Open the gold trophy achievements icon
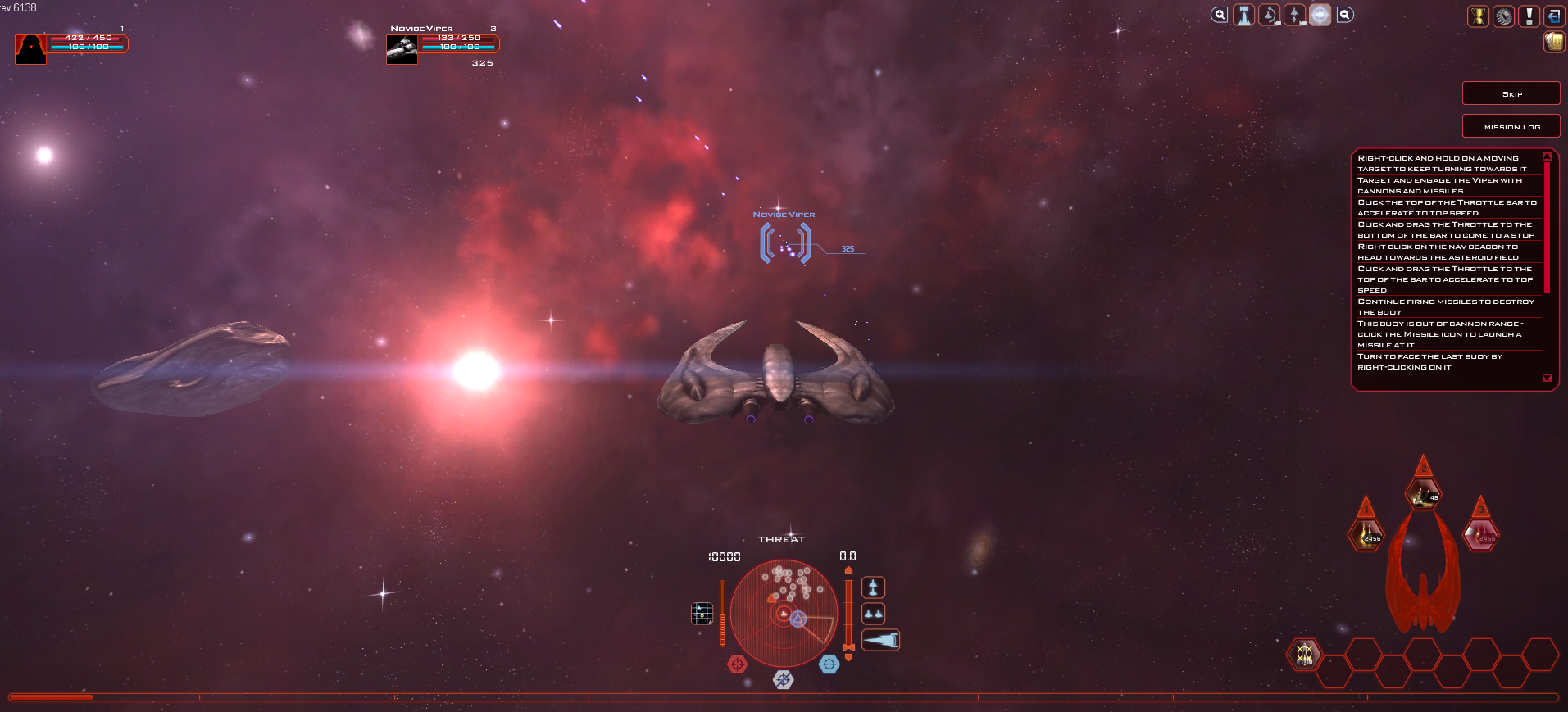 pos(1478,16)
